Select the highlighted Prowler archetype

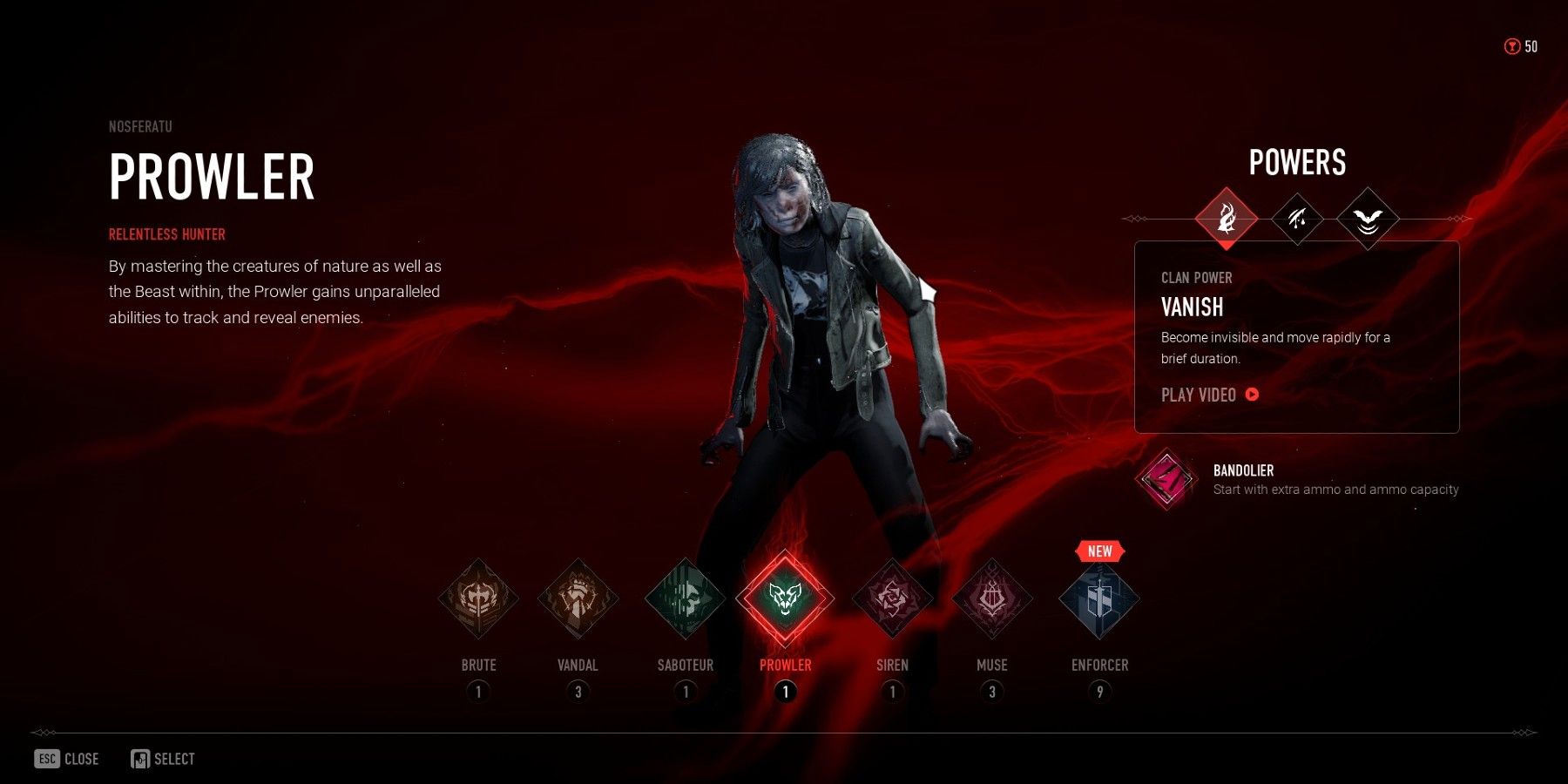[x=785, y=598]
